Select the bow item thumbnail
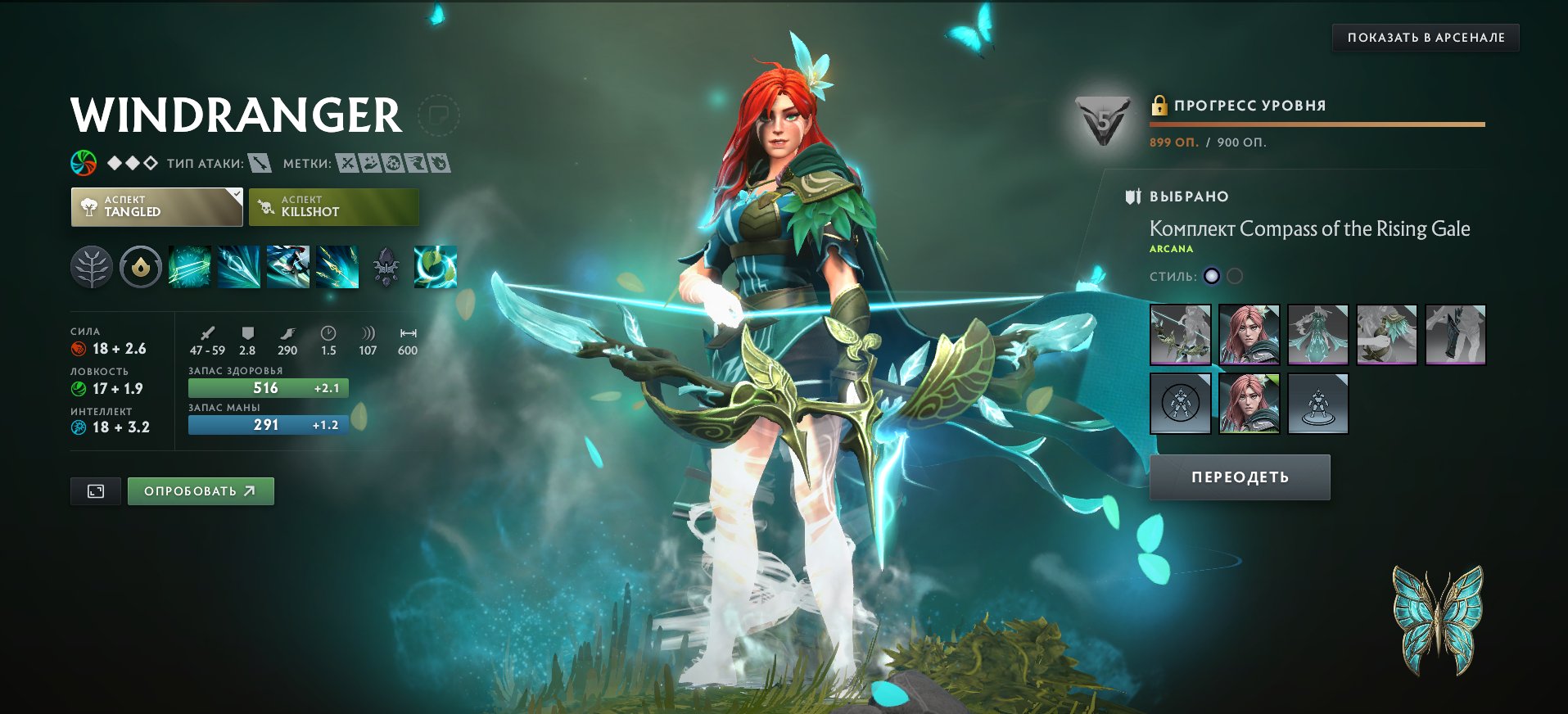1568x714 pixels. (1180, 333)
